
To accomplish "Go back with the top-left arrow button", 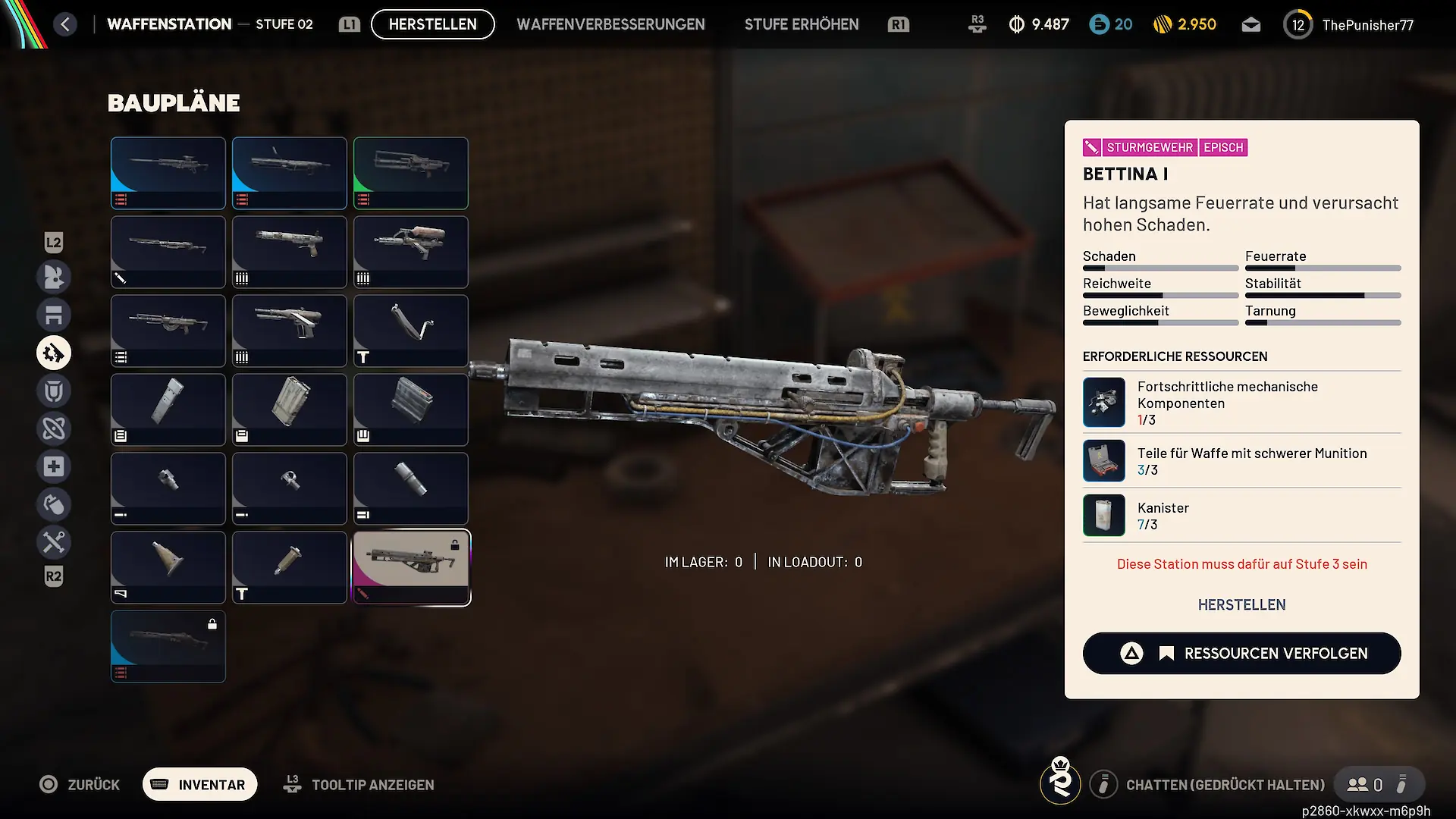I will click(65, 24).
